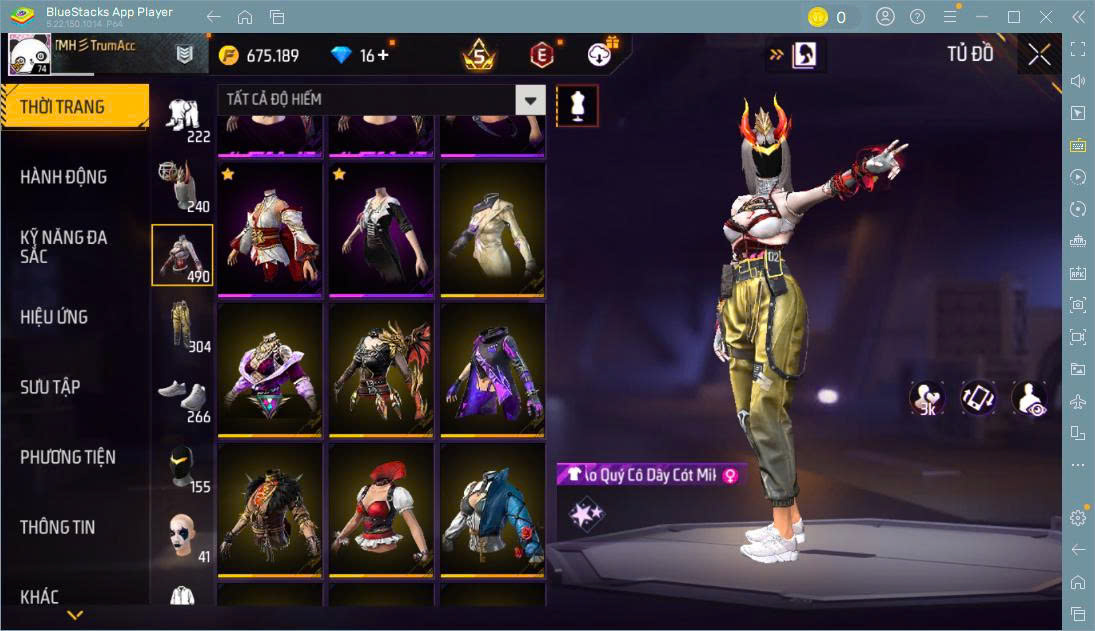The height and width of the screenshot is (631, 1095).
Task: Open the HÀNH ĐỘNG category
Action: point(63,177)
